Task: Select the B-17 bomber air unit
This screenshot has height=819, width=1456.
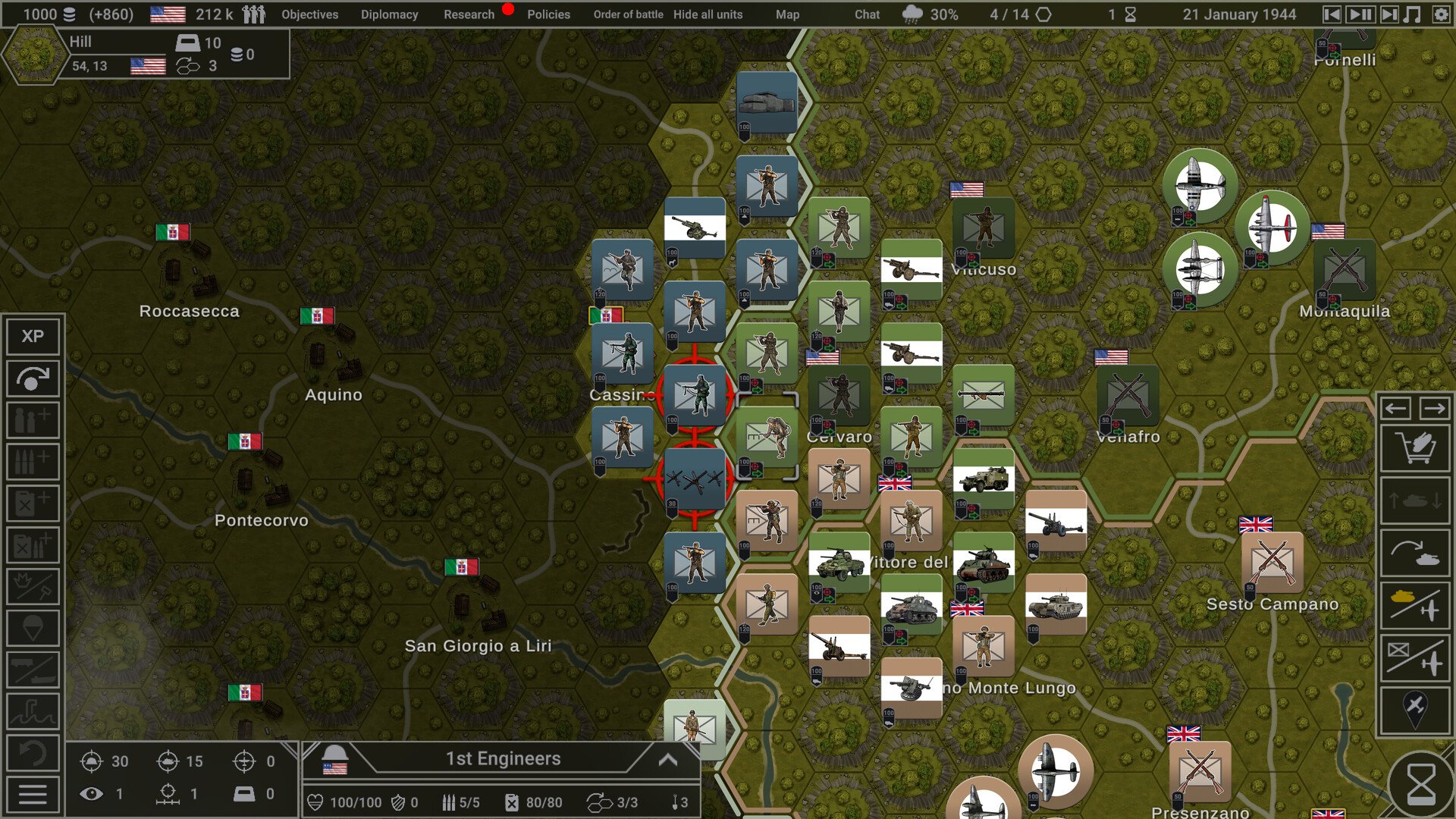Action: (1272, 227)
